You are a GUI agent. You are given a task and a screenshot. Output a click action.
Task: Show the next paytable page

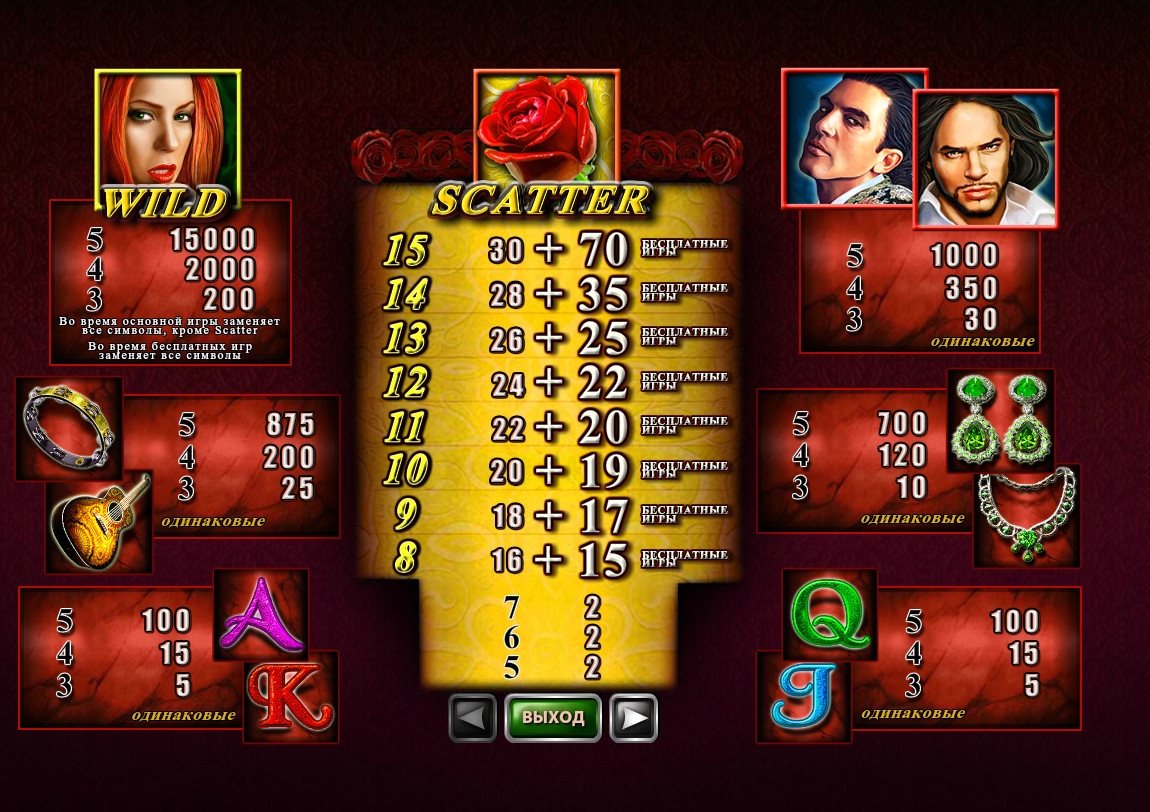[633, 717]
